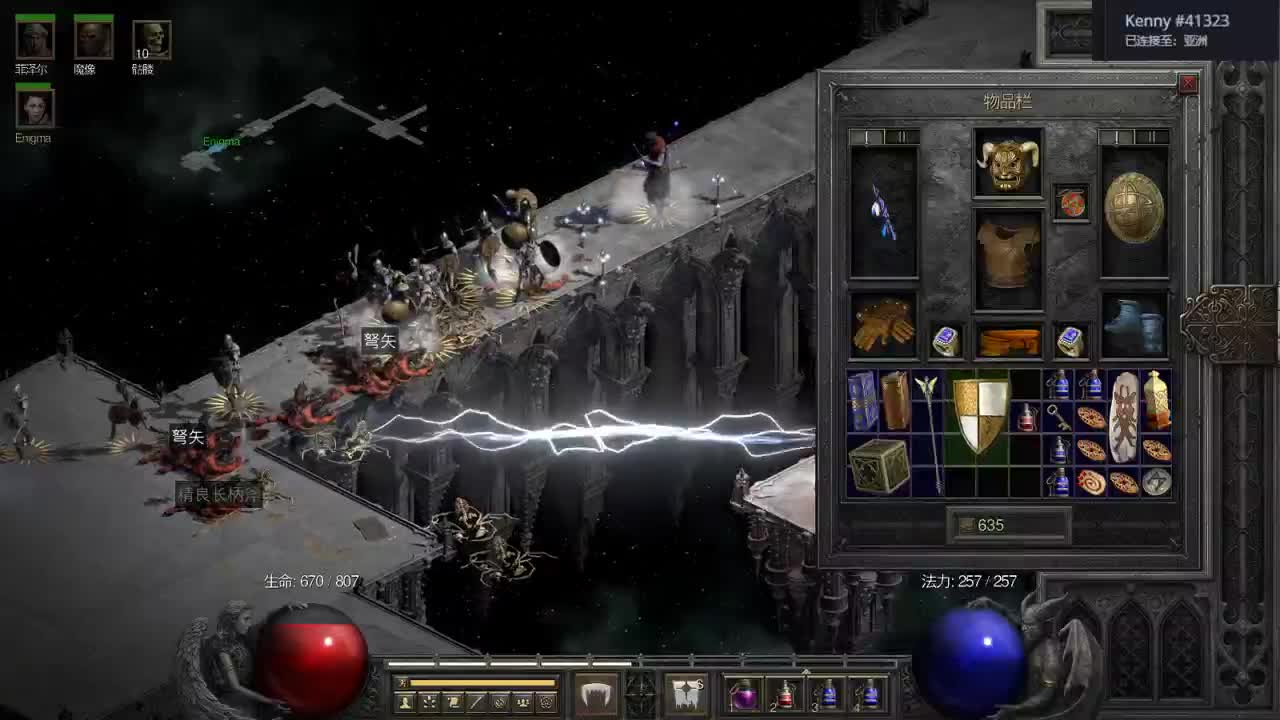
Task: Select the gold paladin shield in the inventory
Action: pos(979,415)
